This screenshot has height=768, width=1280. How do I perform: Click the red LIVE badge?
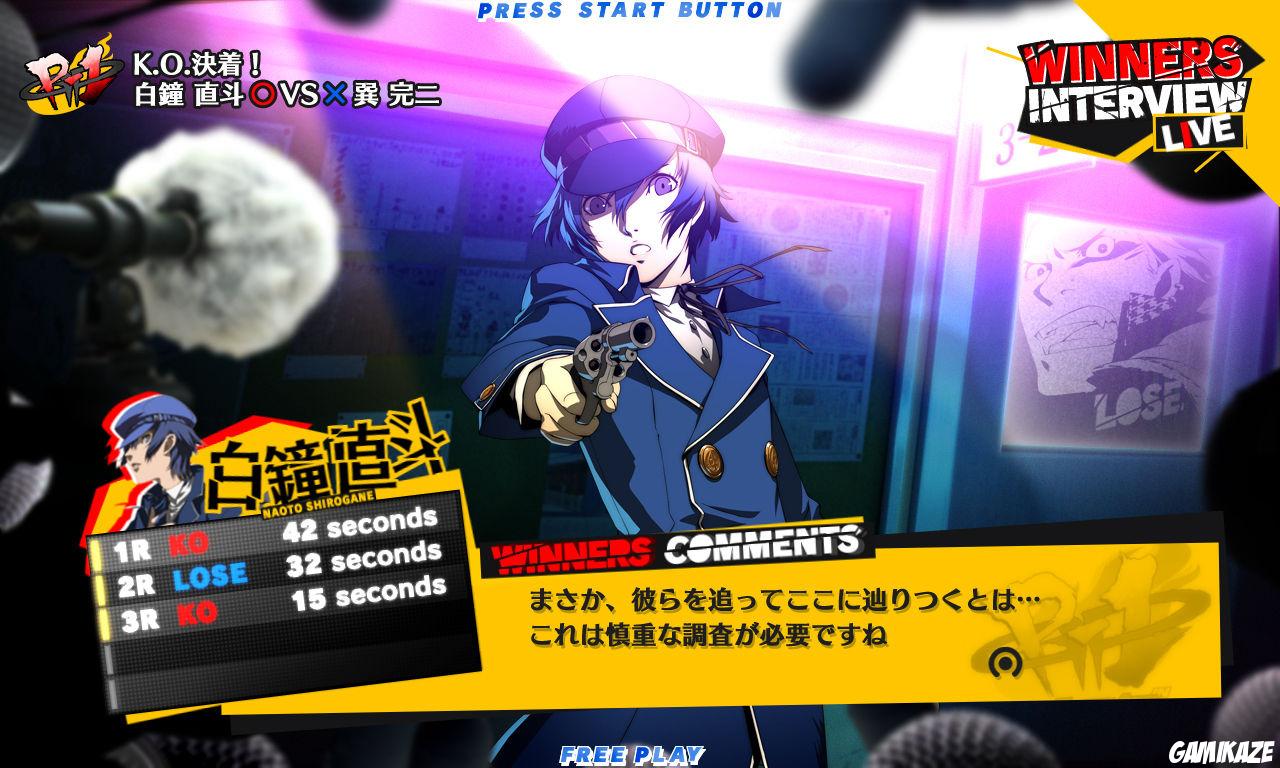pos(1199,133)
